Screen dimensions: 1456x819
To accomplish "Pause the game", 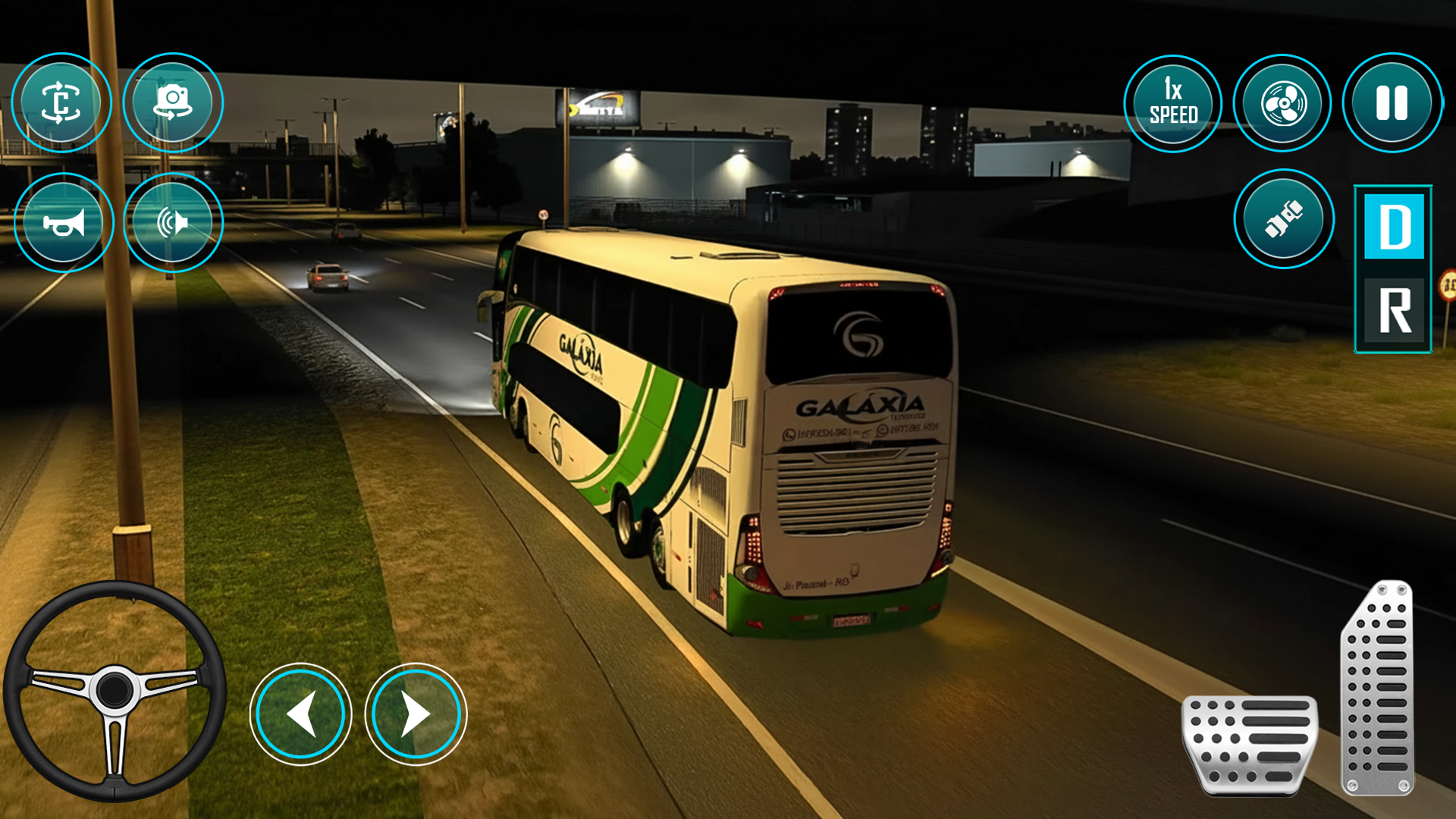I will [1392, 103].
